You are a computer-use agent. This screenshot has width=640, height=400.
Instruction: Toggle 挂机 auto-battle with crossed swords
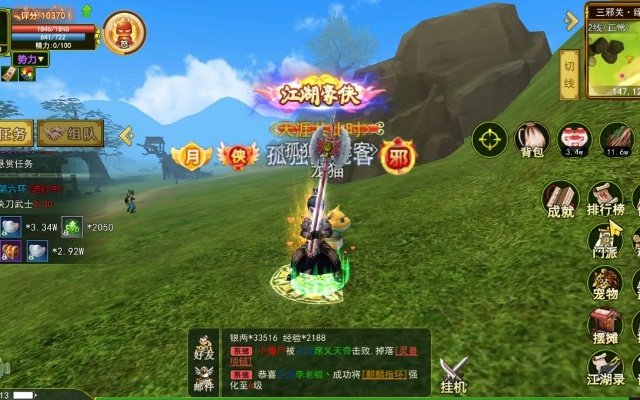(454, 373)
